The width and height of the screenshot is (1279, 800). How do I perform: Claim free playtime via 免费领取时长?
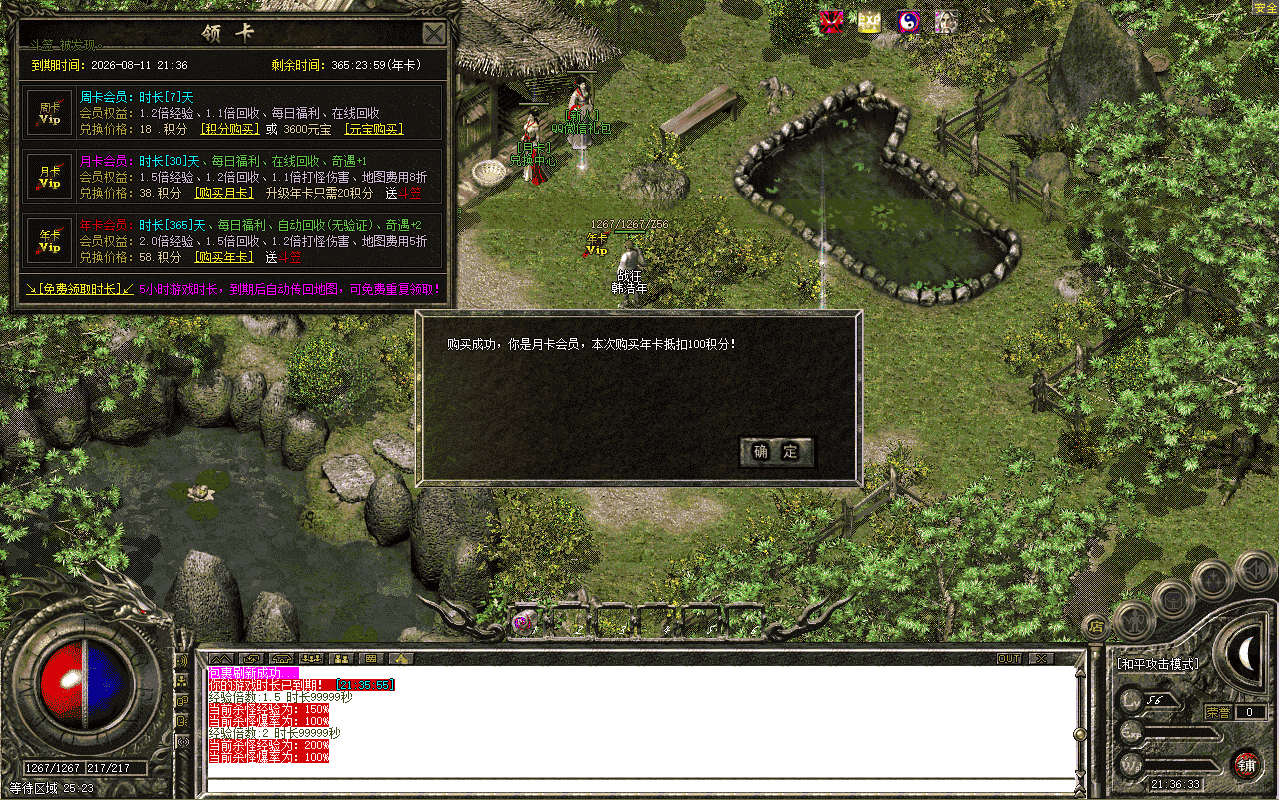click(x=80, y=289)
